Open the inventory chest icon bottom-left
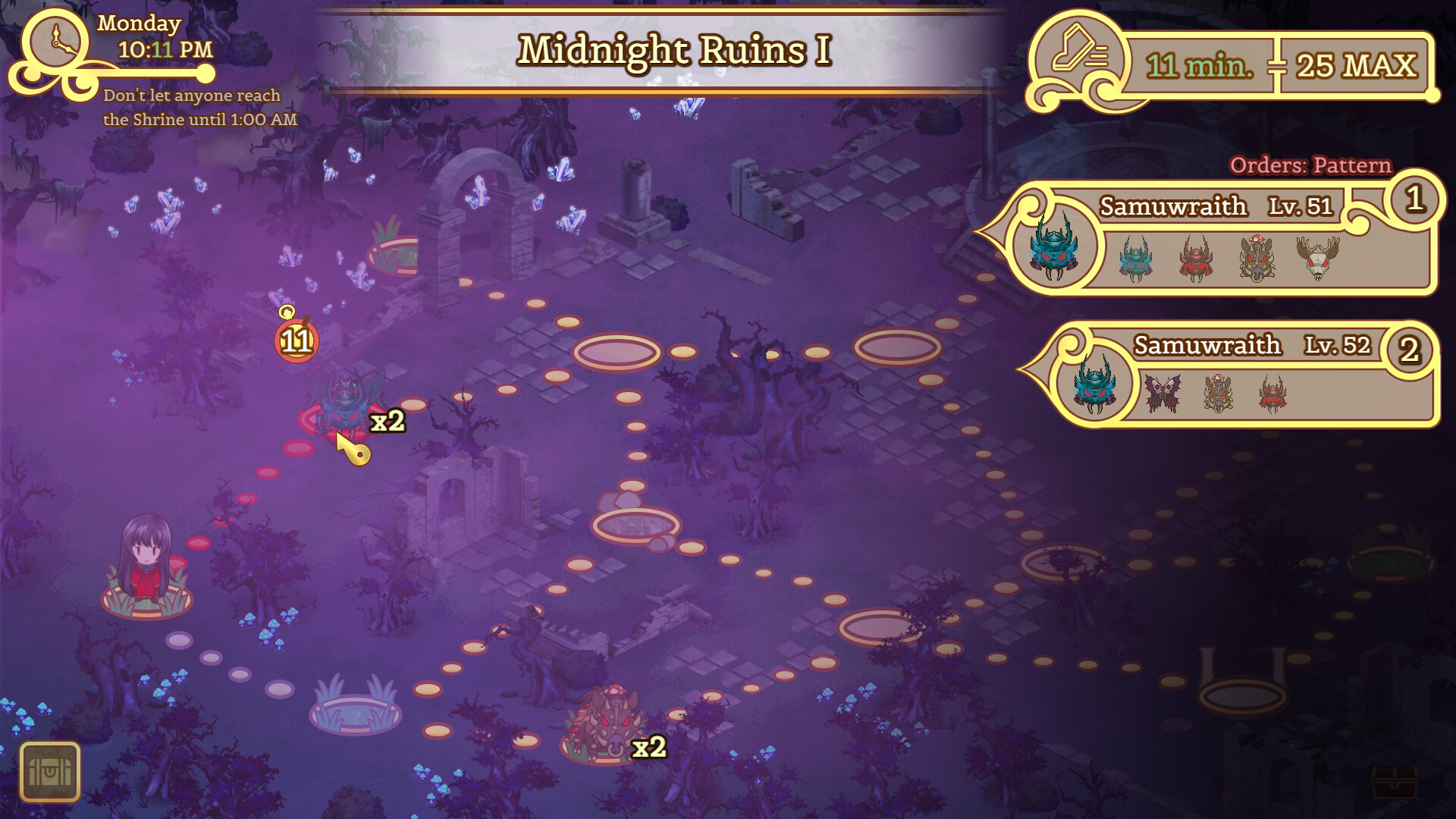The image size is (1456, 819). (x=52, y=771)
